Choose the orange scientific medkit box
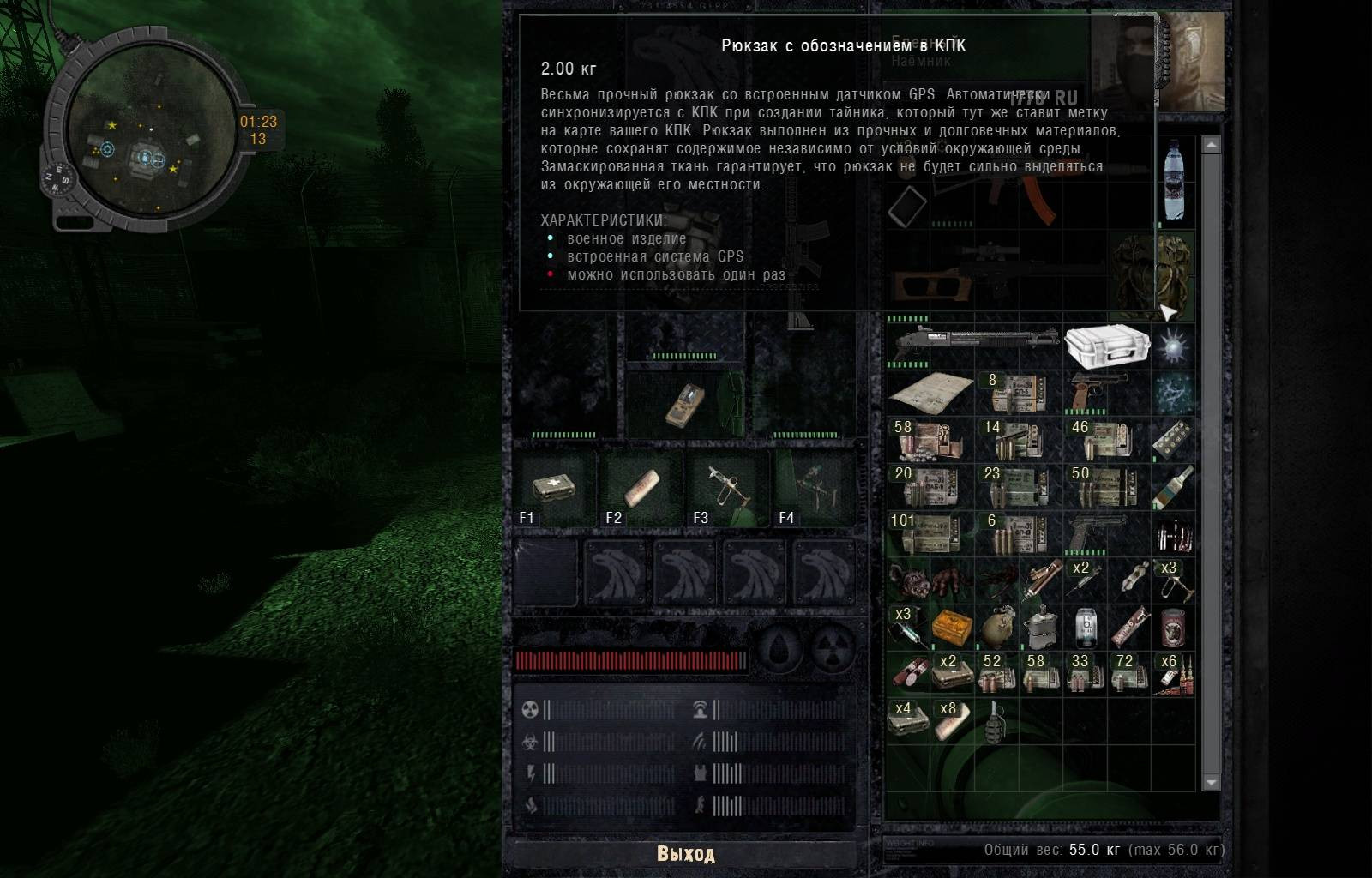Image resolution: width=1372 pixels, height=878 pixels. (x=952, y=627)
